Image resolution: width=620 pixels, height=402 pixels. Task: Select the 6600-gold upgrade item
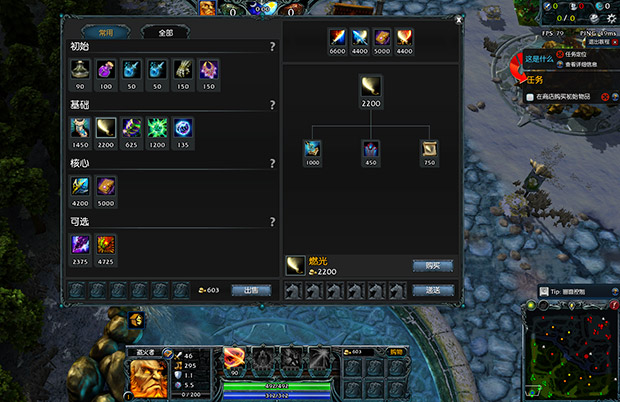(337, 39)
